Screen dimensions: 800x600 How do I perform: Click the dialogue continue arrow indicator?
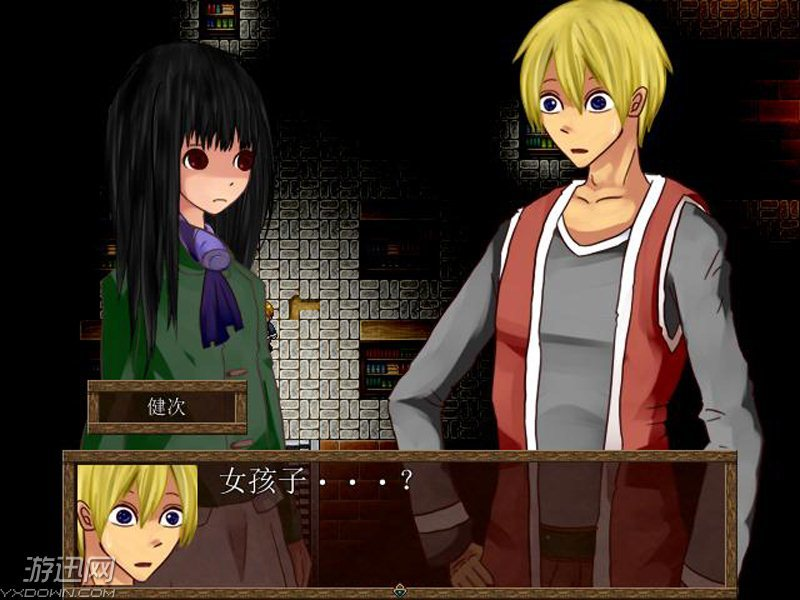pos(400,589)
